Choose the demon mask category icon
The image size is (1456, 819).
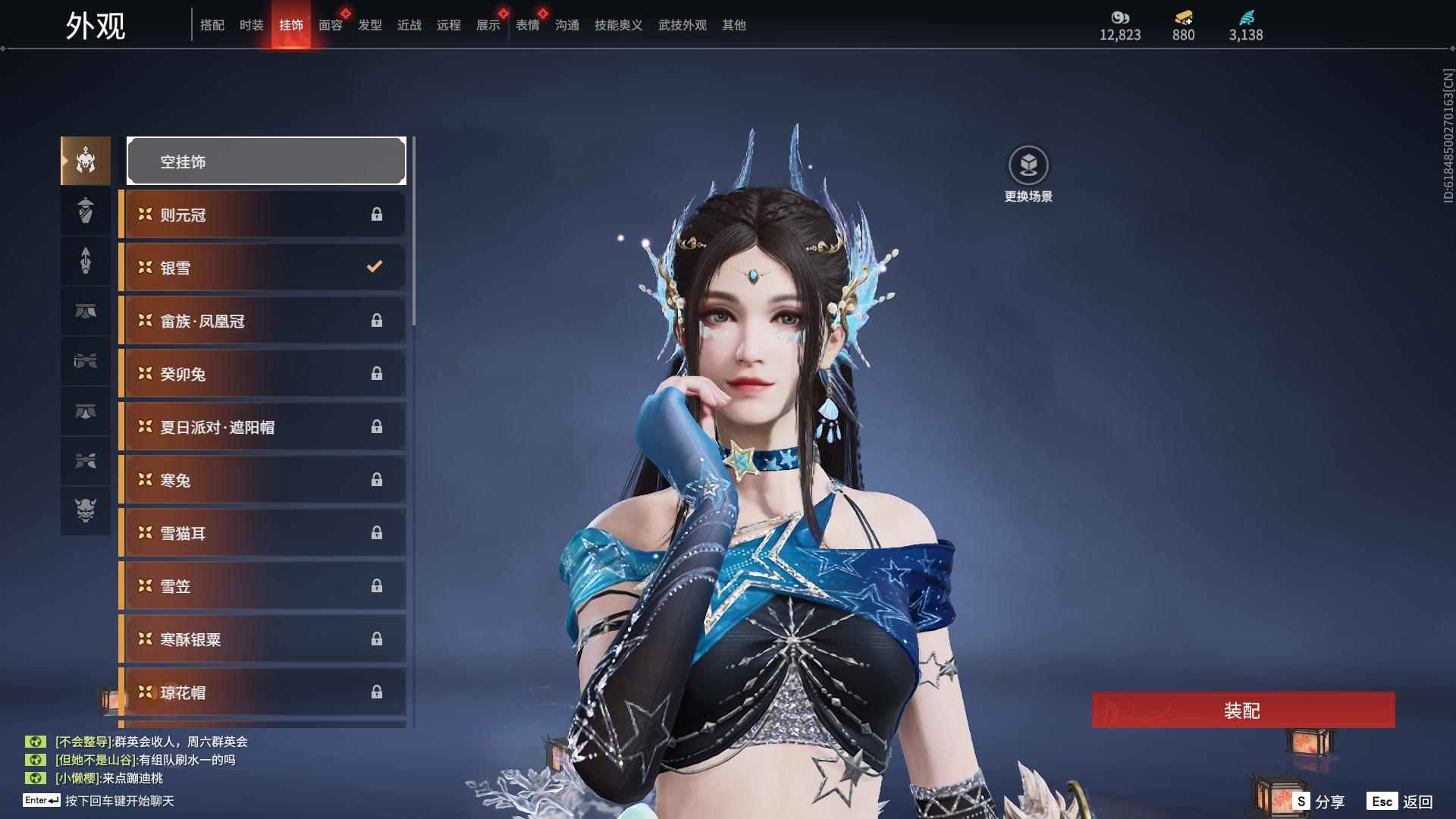[x=86, y=510]
